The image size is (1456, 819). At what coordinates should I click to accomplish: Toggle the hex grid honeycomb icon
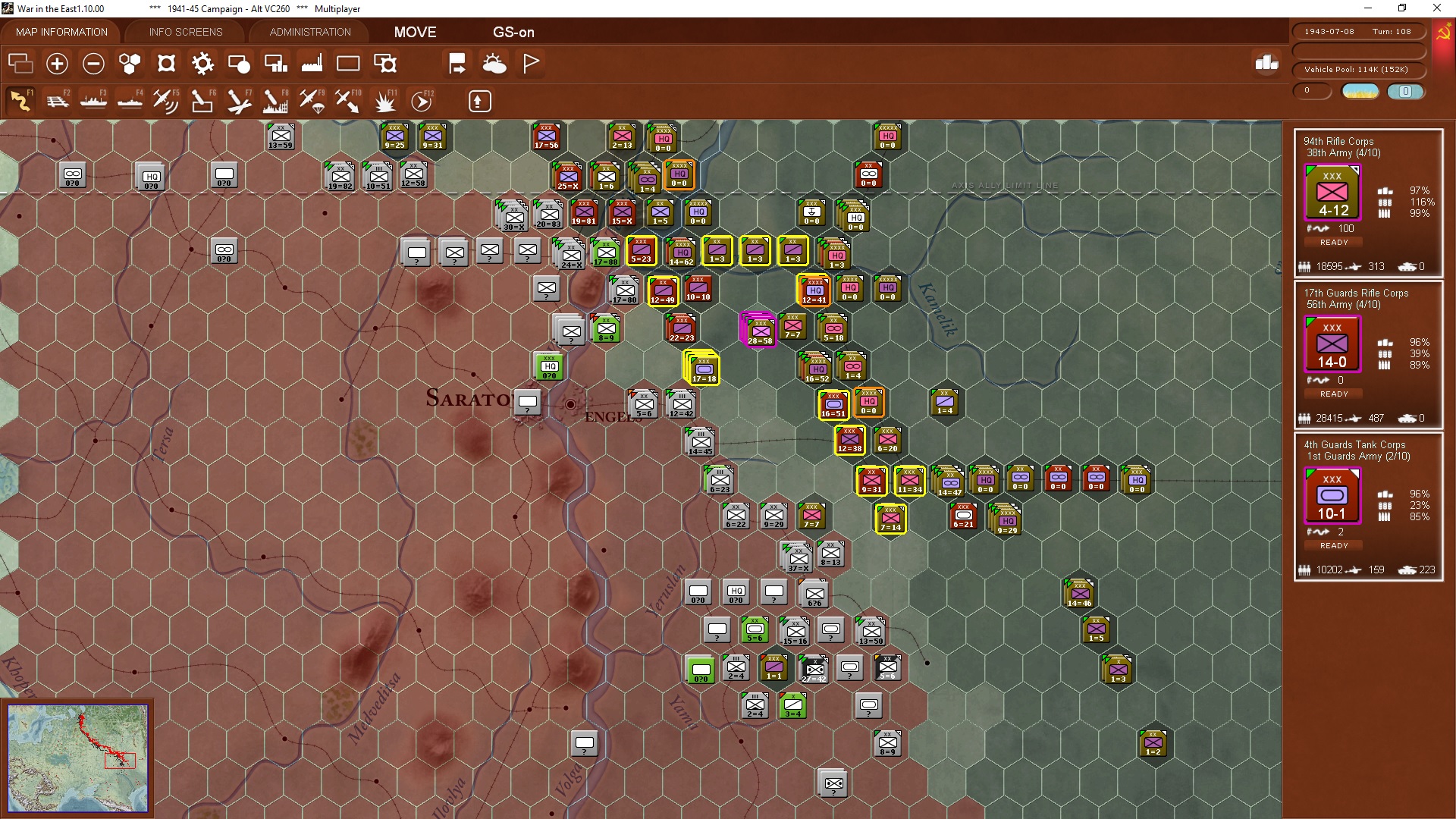pyautogui.click(x=129, y=64)
